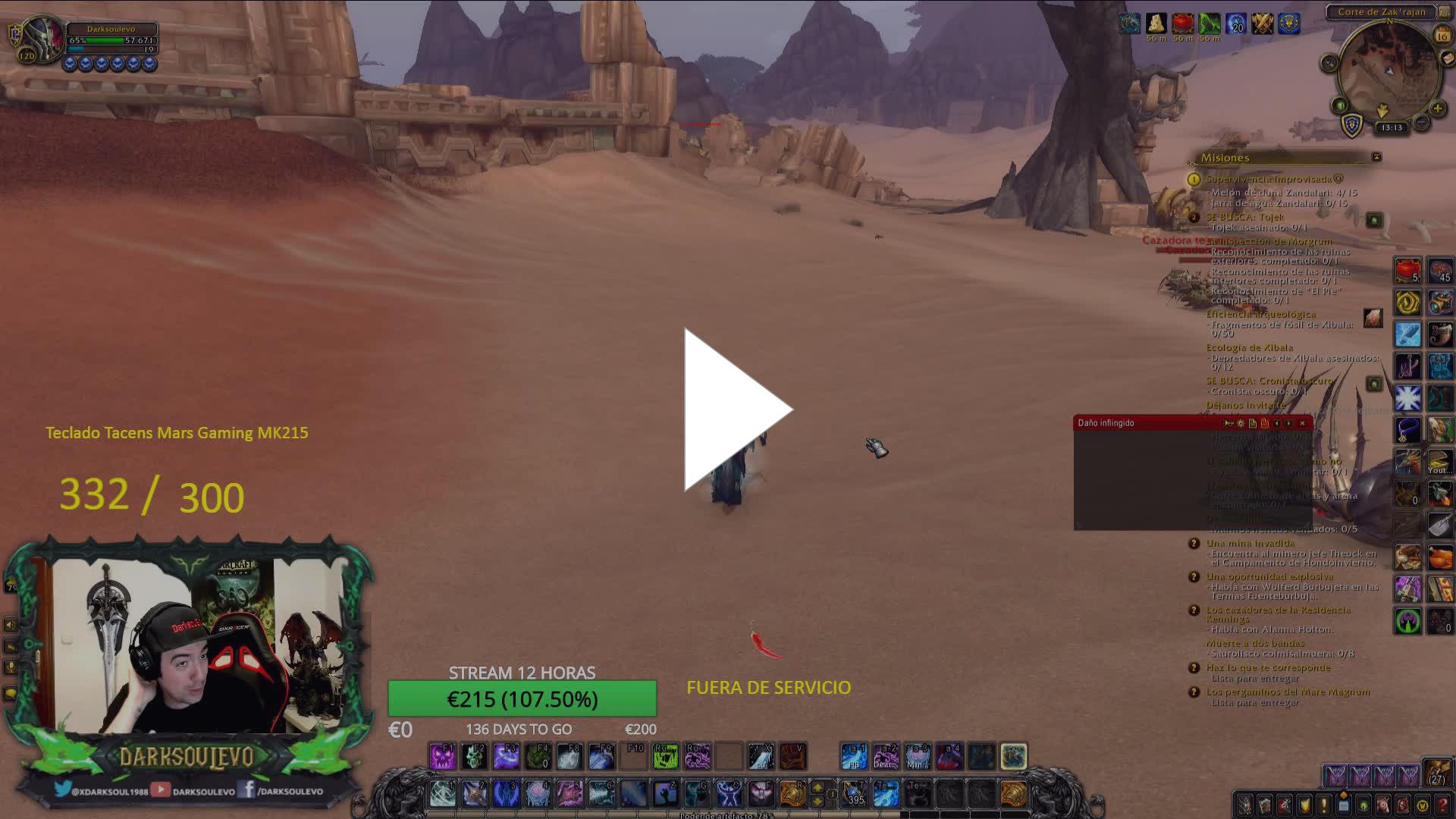The height and width of the screenshot is (819, 1456).
Task: Open the backpack showing 27 free slots
Action: pos(1437,773)
